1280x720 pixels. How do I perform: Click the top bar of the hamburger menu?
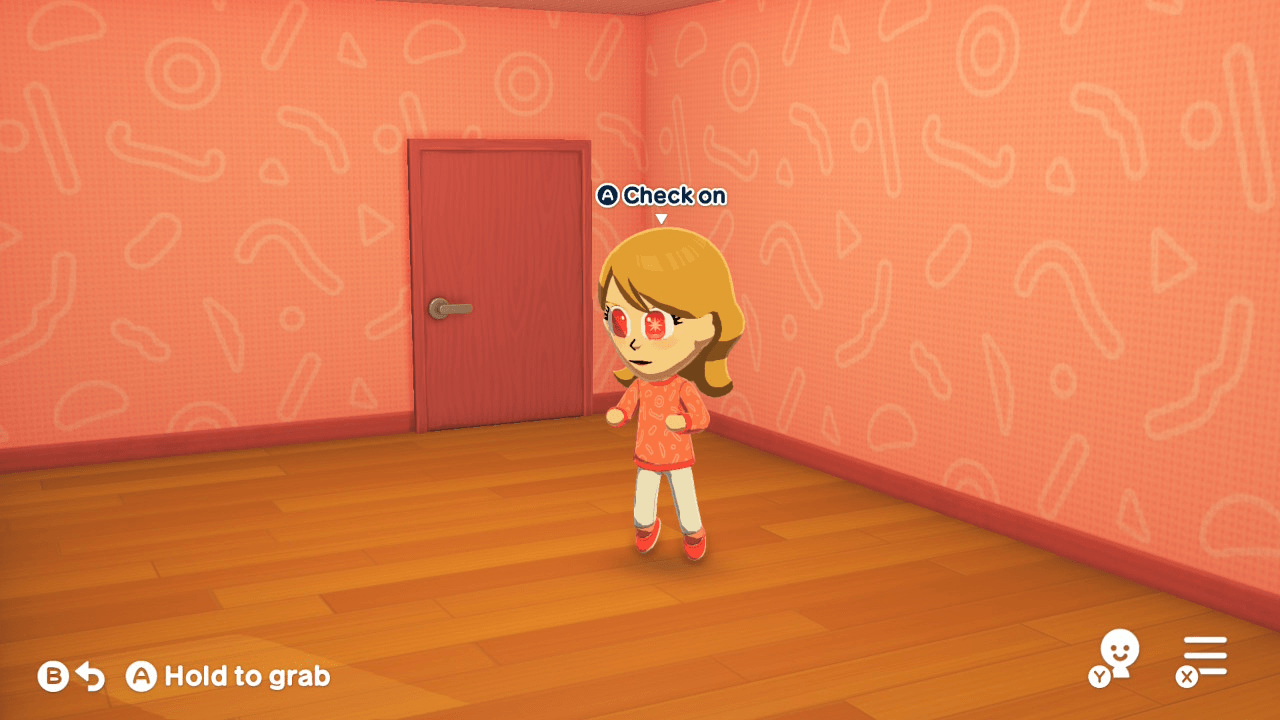pos(1204,640)
